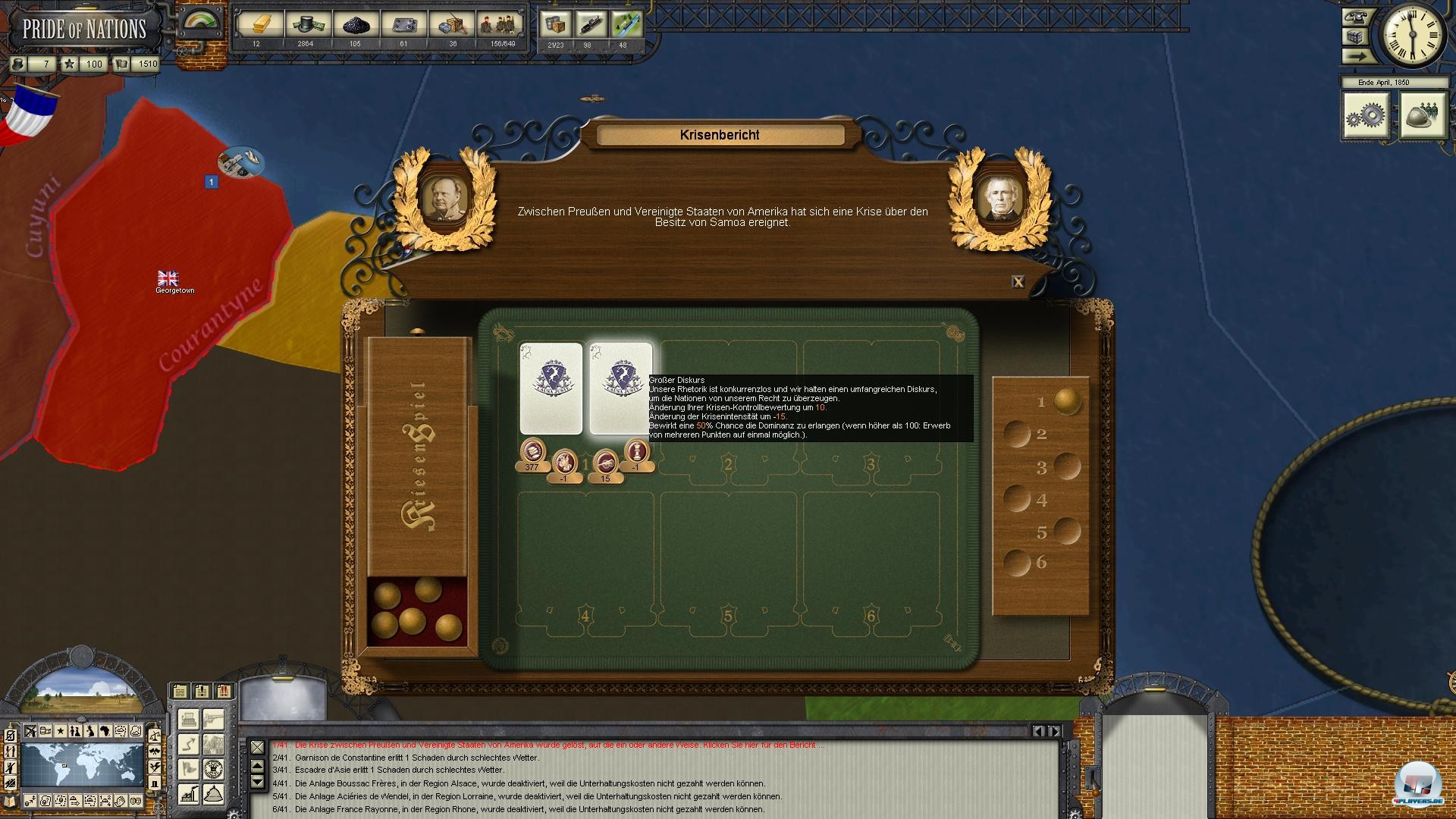The height and width of the screenshot is (819, 1456).
Task: Select the typewriter messages icon
Action: [189, 719]
